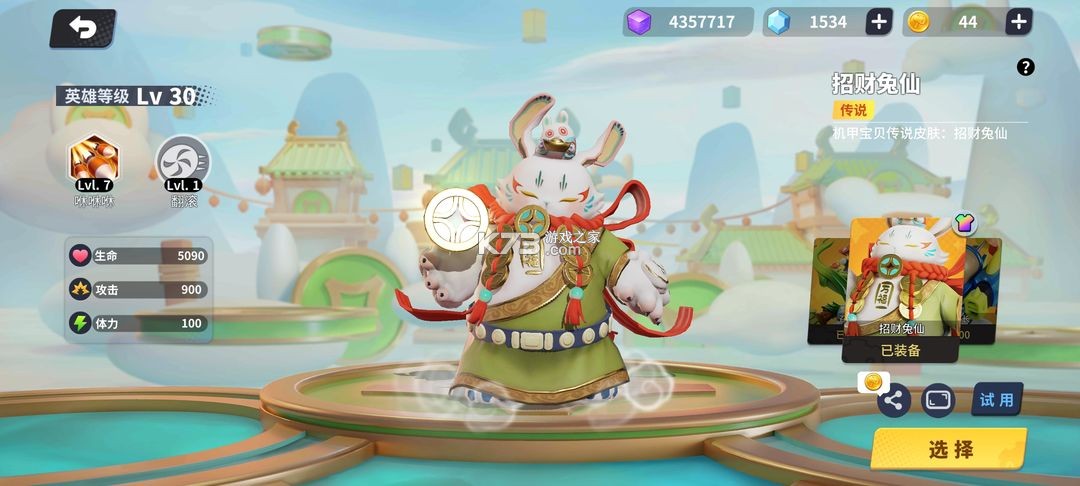Confirm with the yellow 选择 button
Image resolution: width=1080 pixels, height=486 pixels.
949,449
